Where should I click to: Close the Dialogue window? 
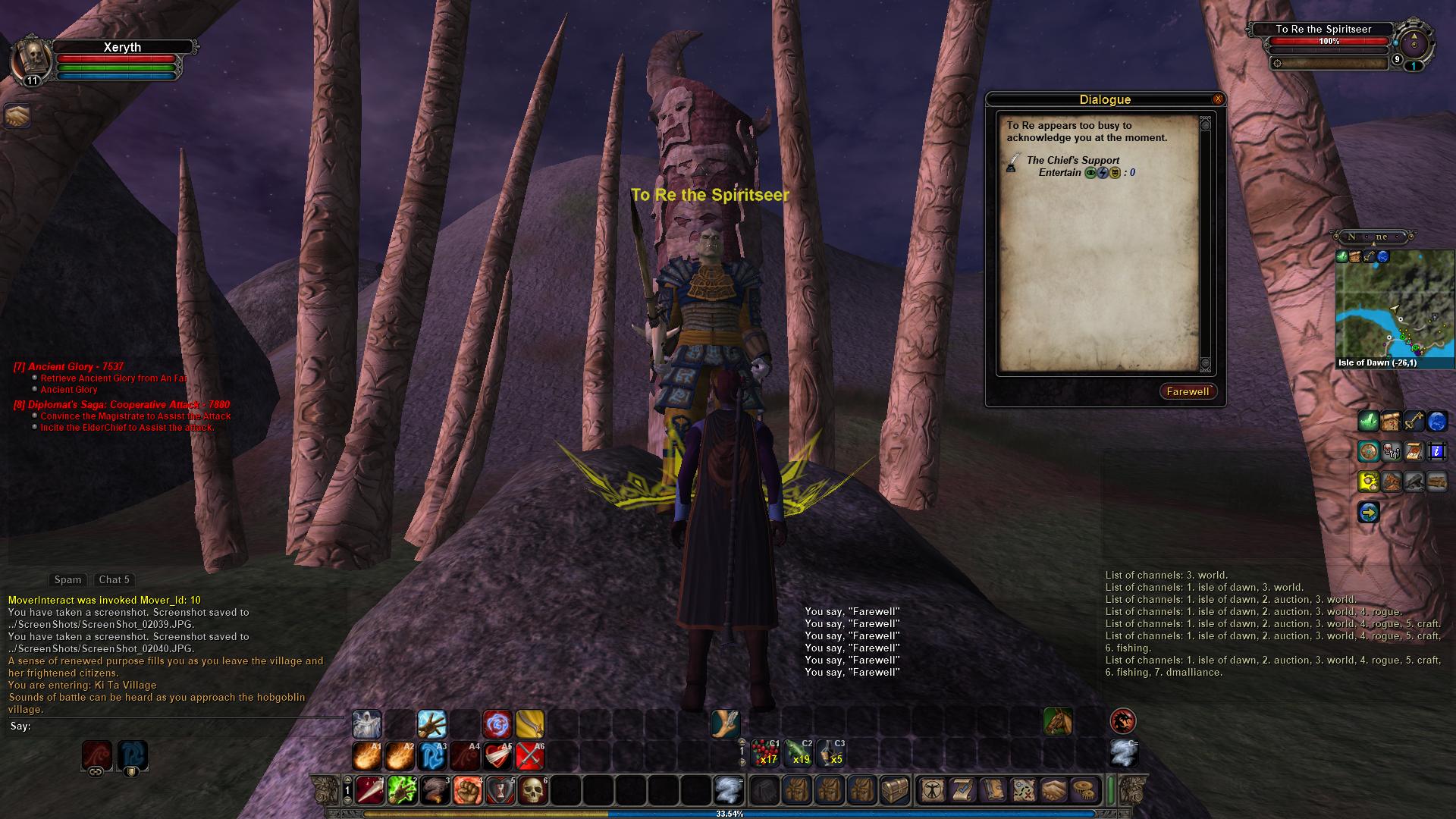click(1218, 99)
